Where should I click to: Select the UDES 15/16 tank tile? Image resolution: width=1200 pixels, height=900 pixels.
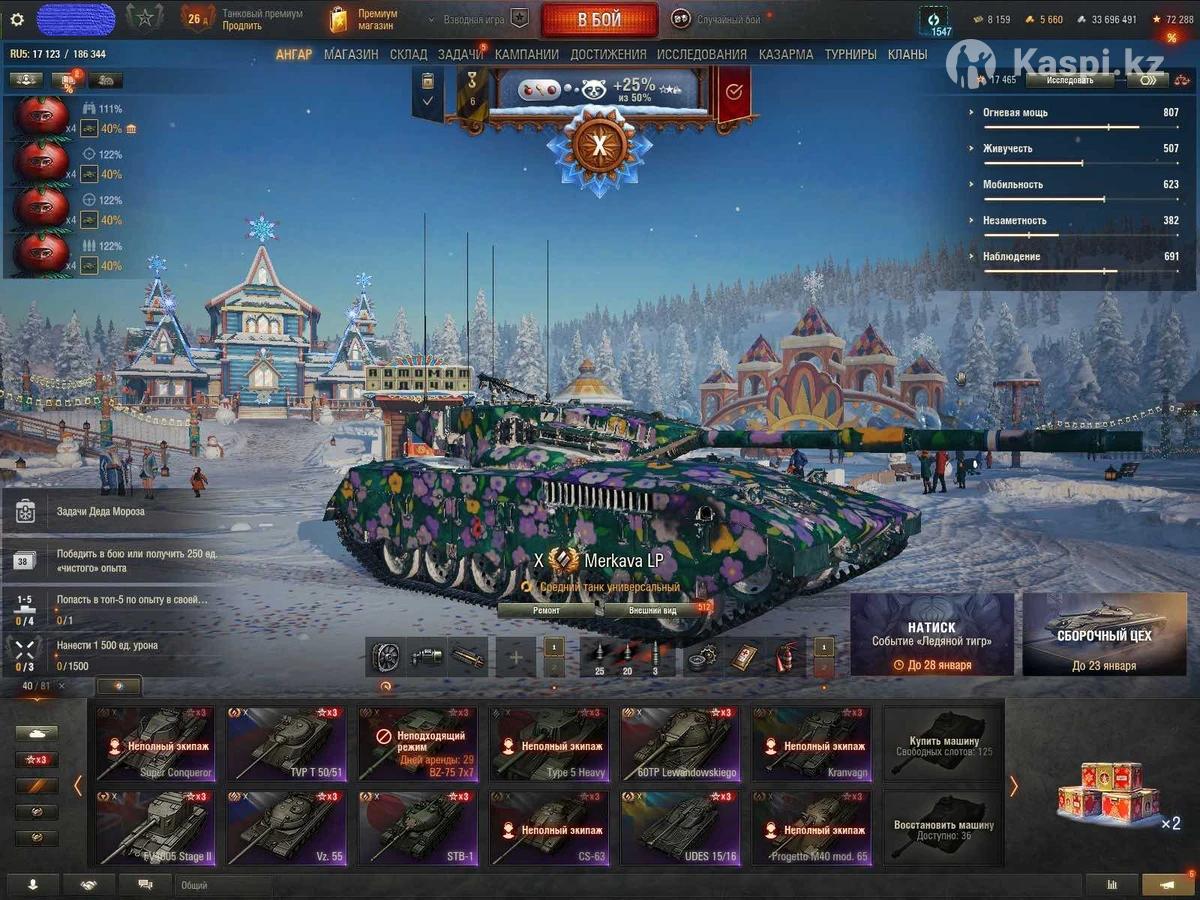pos(680,829)
